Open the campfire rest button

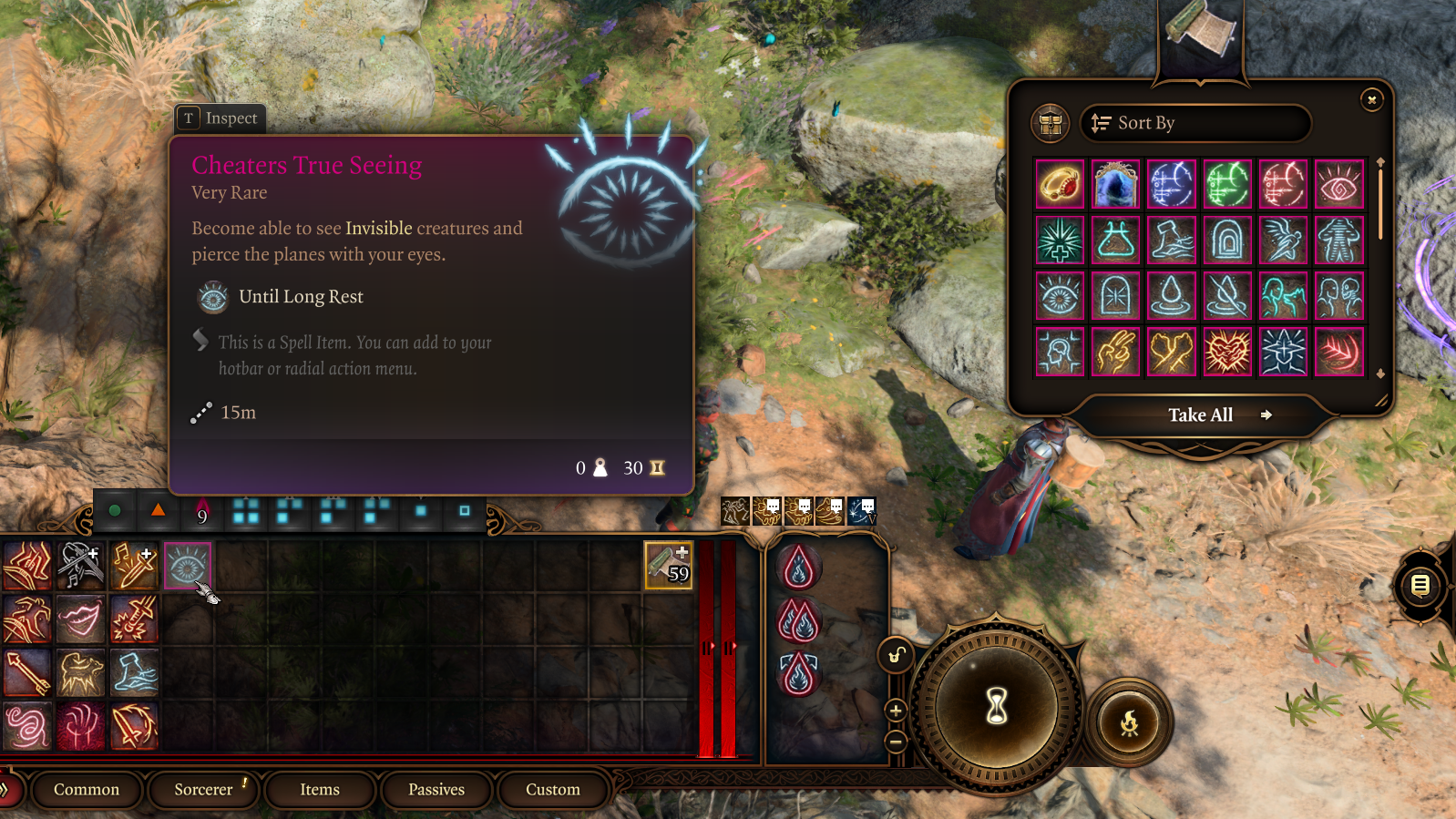(x=1129, y=723)
